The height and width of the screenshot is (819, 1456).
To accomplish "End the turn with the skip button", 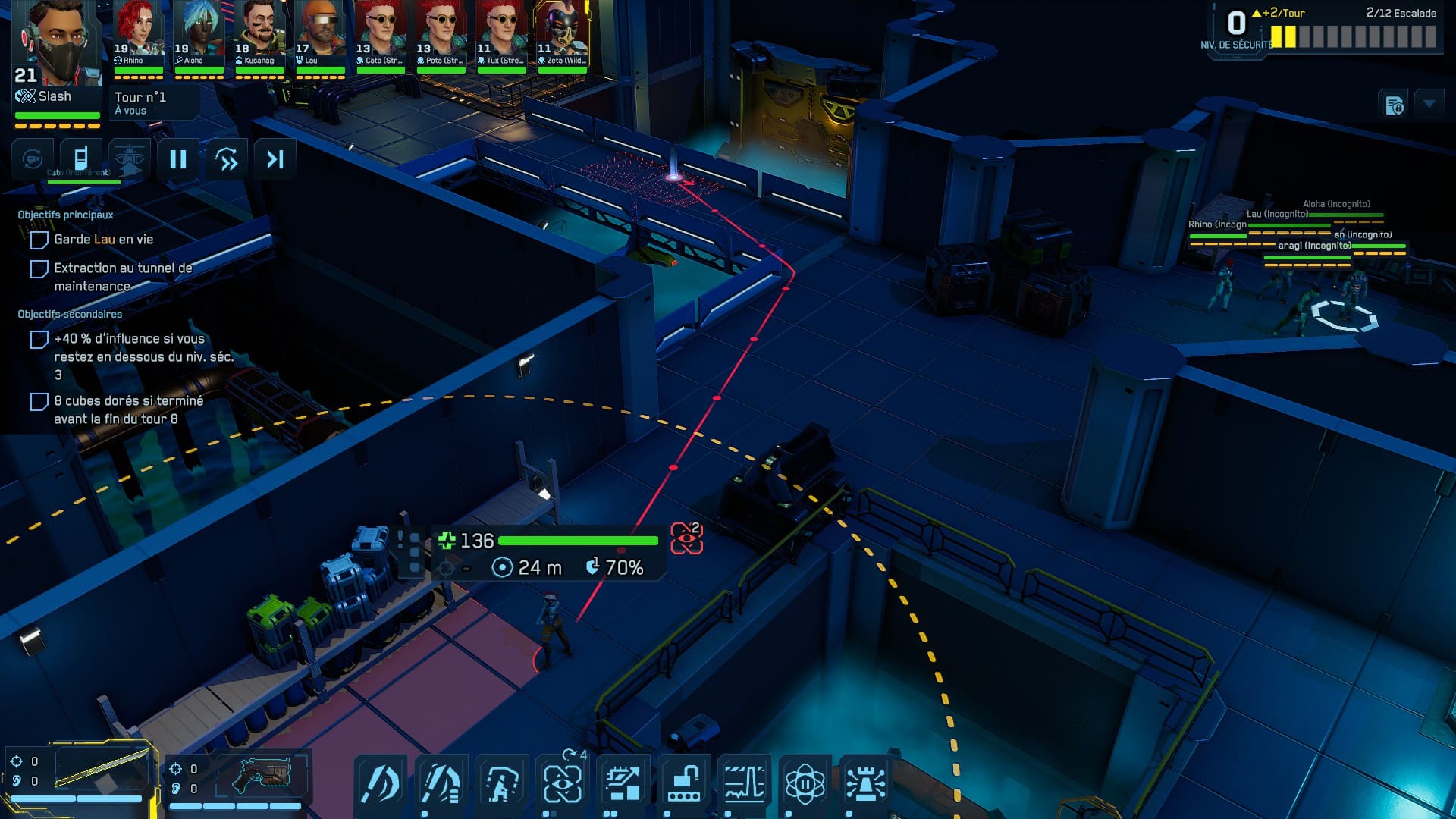I will [275, 159].
